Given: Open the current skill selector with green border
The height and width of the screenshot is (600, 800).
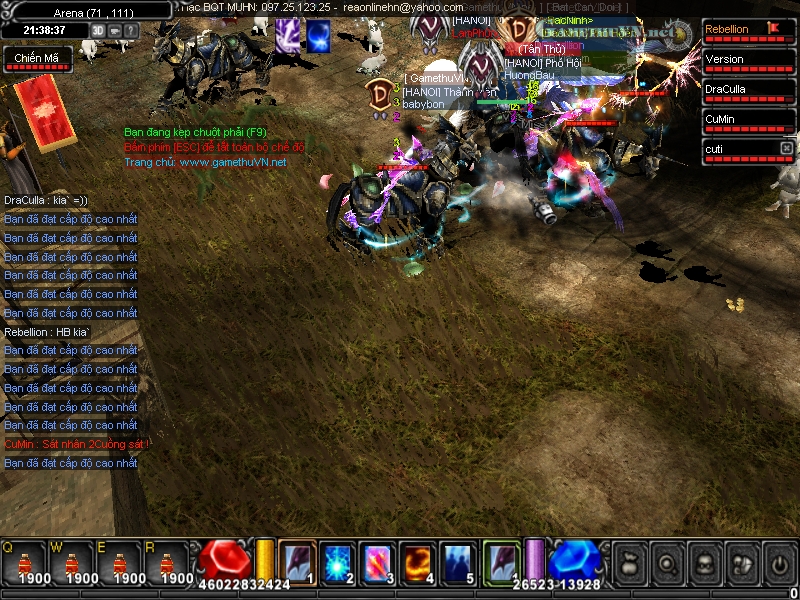Looking at the screenshot, I should click(x=501, y=561).
